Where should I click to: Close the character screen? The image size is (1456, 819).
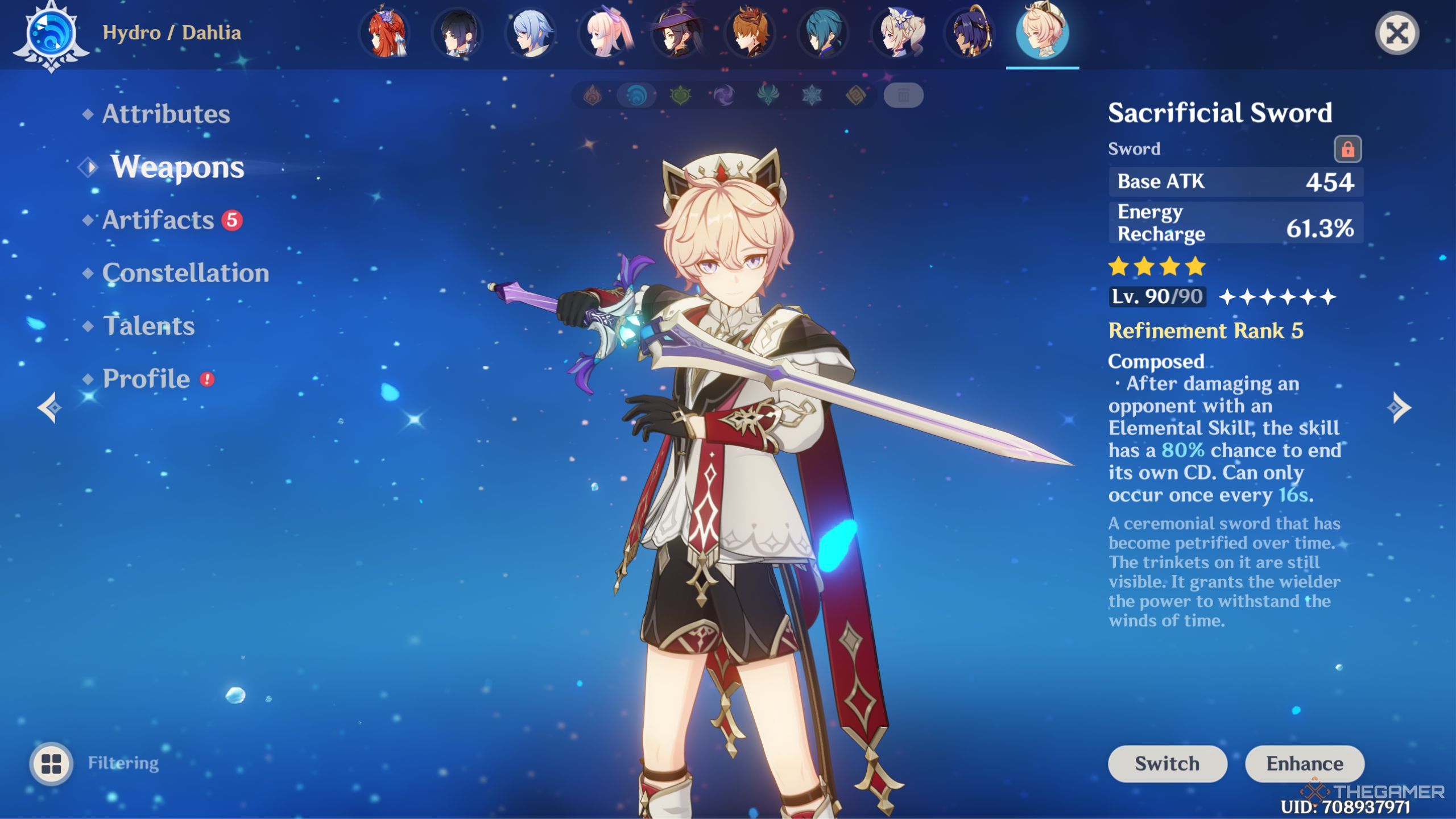(1397, 33)
